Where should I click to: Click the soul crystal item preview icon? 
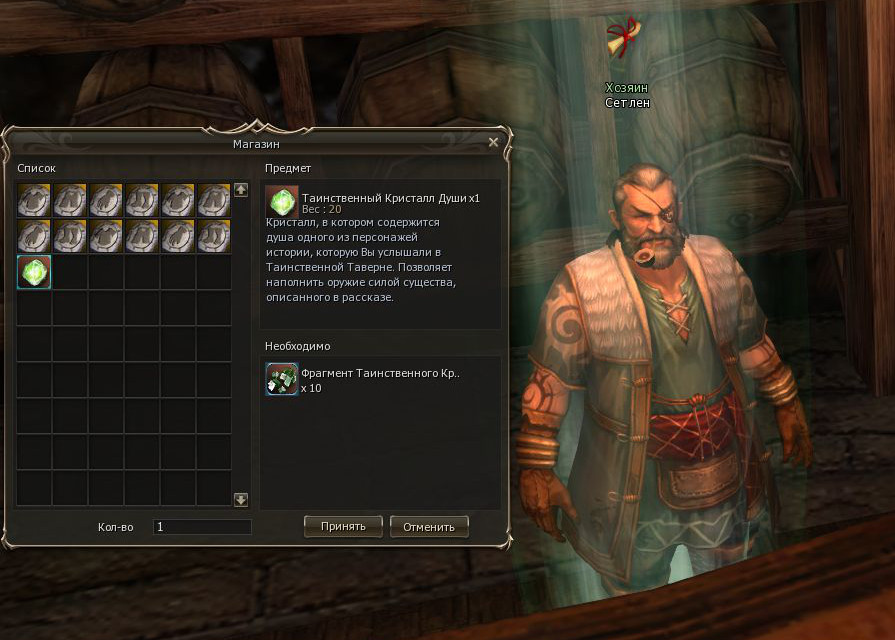(284, 202)
